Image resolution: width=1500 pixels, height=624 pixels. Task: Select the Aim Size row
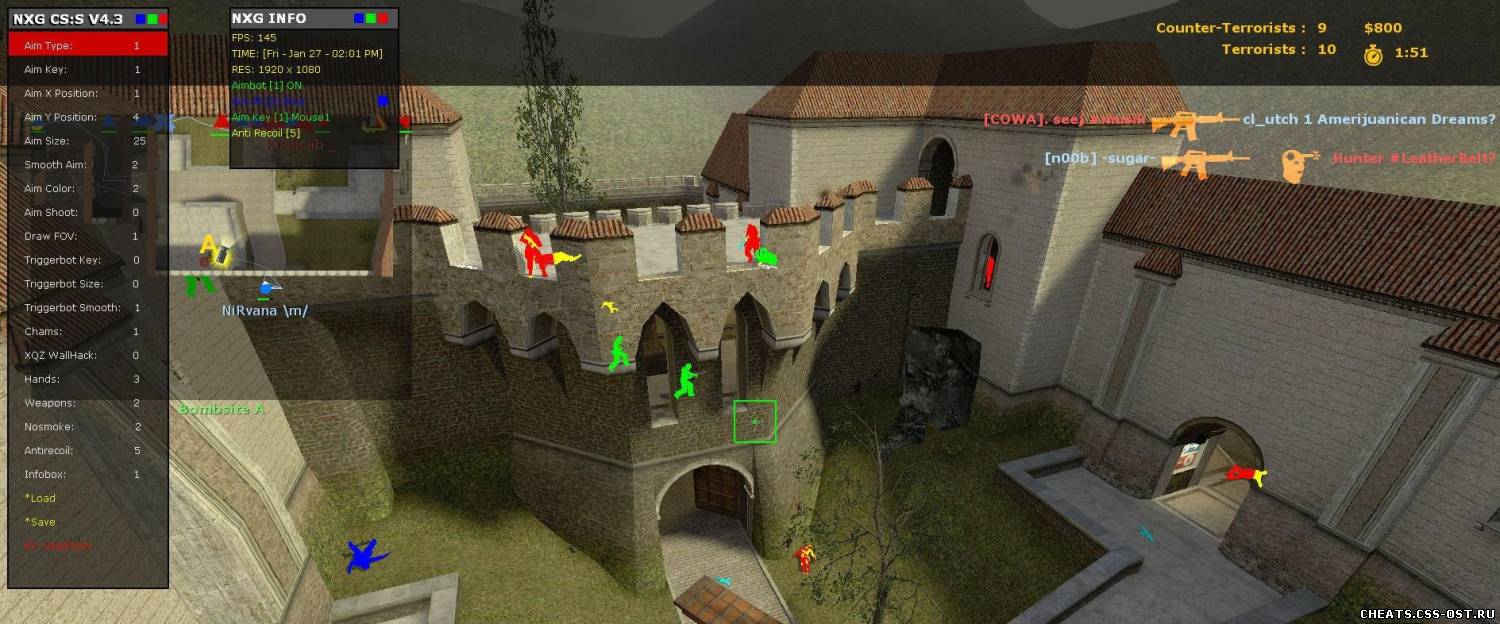coord(88,141)
